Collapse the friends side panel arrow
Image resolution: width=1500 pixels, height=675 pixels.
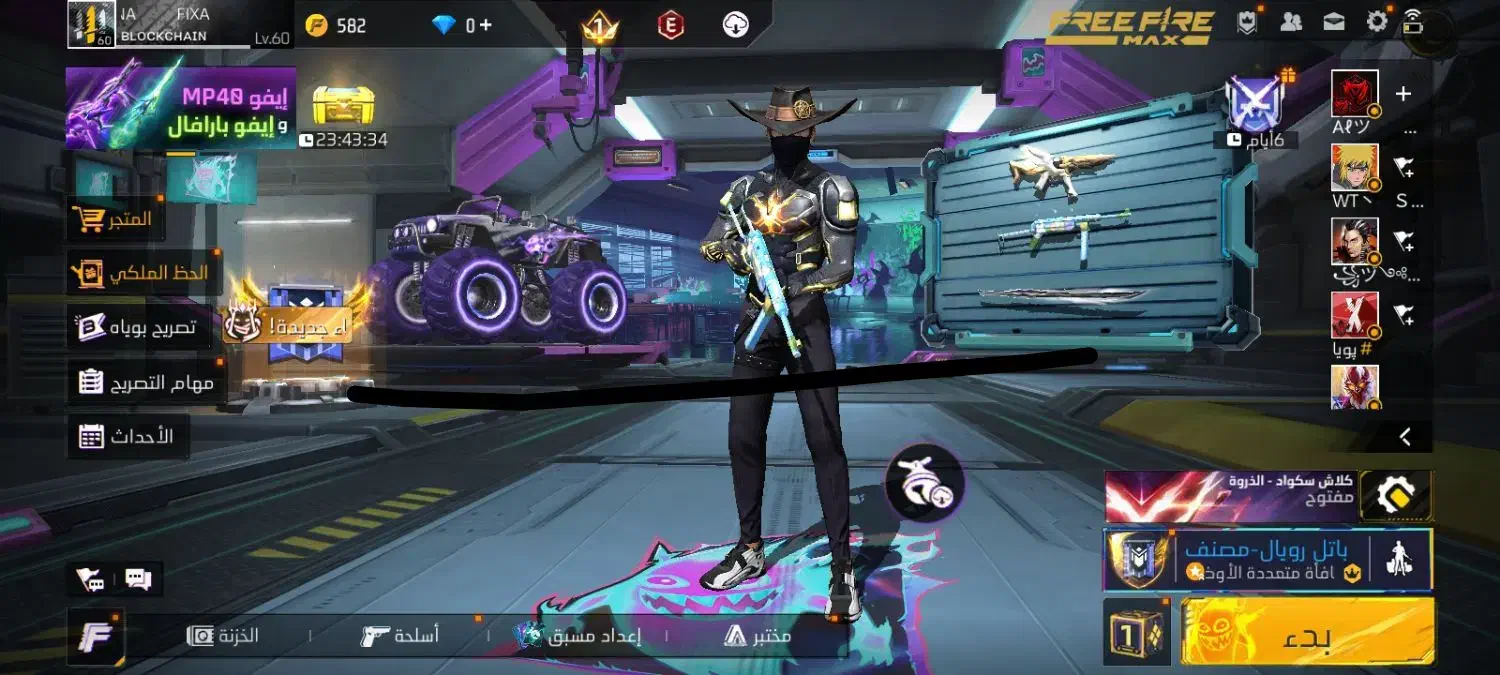(x=1405, y=436)
